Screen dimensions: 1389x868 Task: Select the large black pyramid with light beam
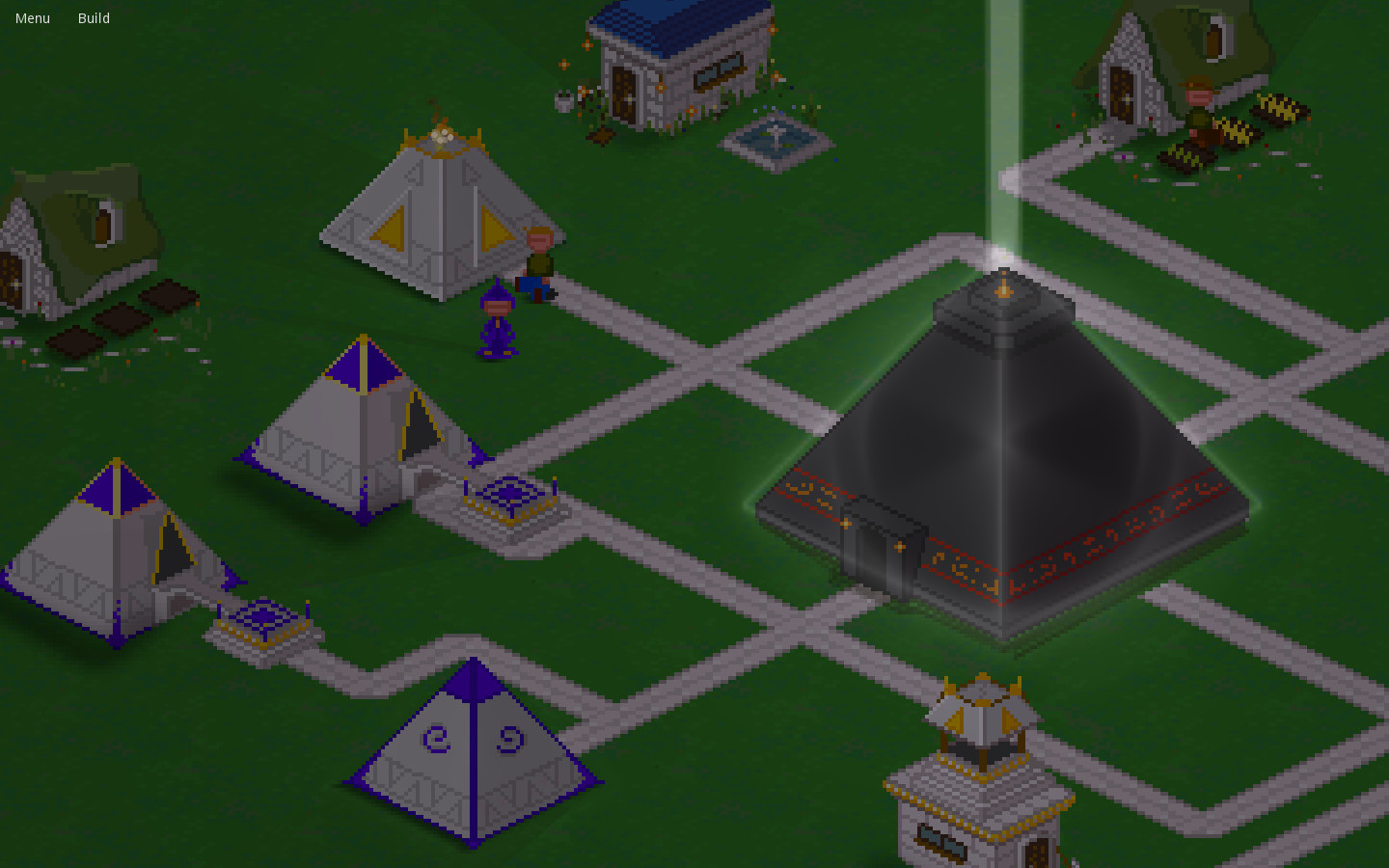(1003, 444)
